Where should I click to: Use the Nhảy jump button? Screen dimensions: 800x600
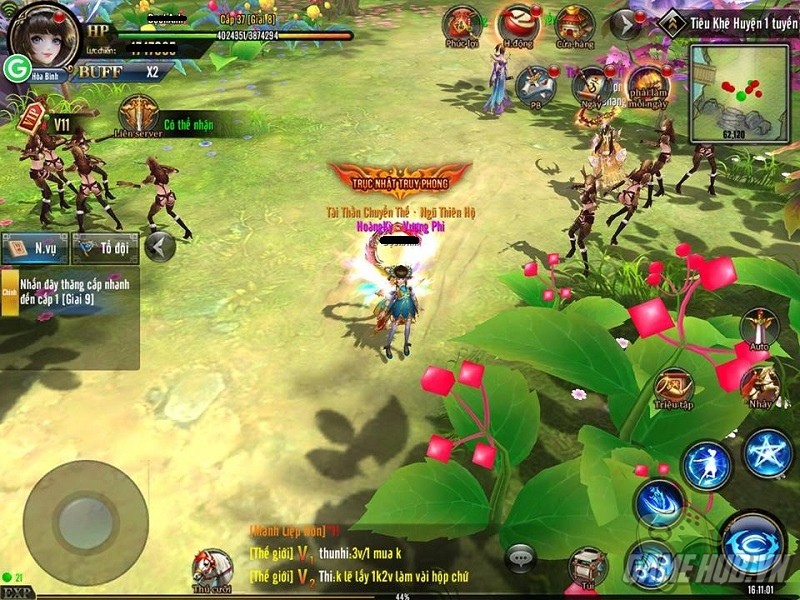pos(761,384)
